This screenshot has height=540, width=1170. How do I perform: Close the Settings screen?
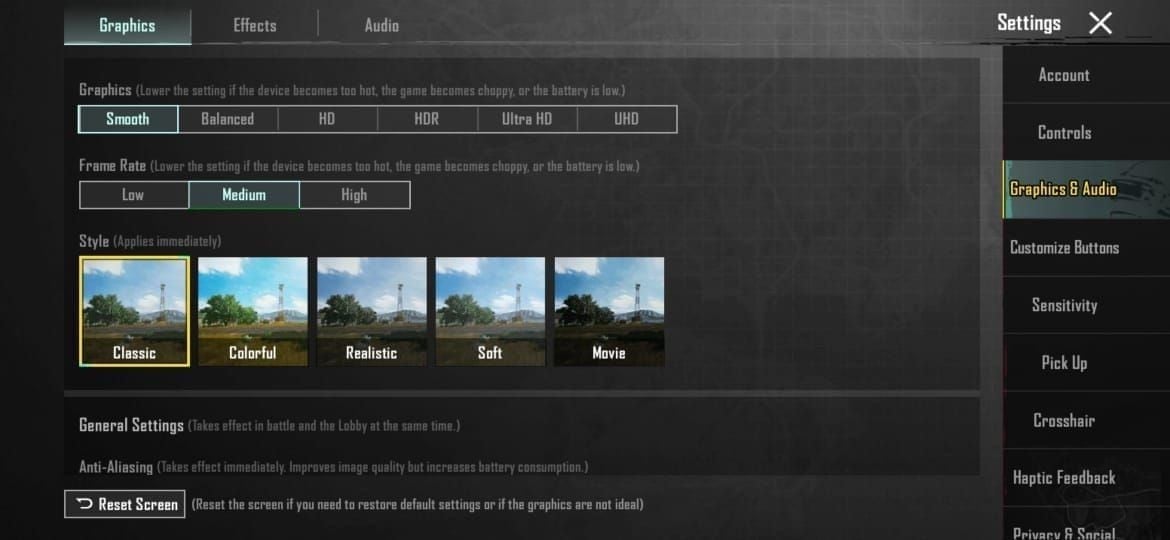coord(1100,23)
